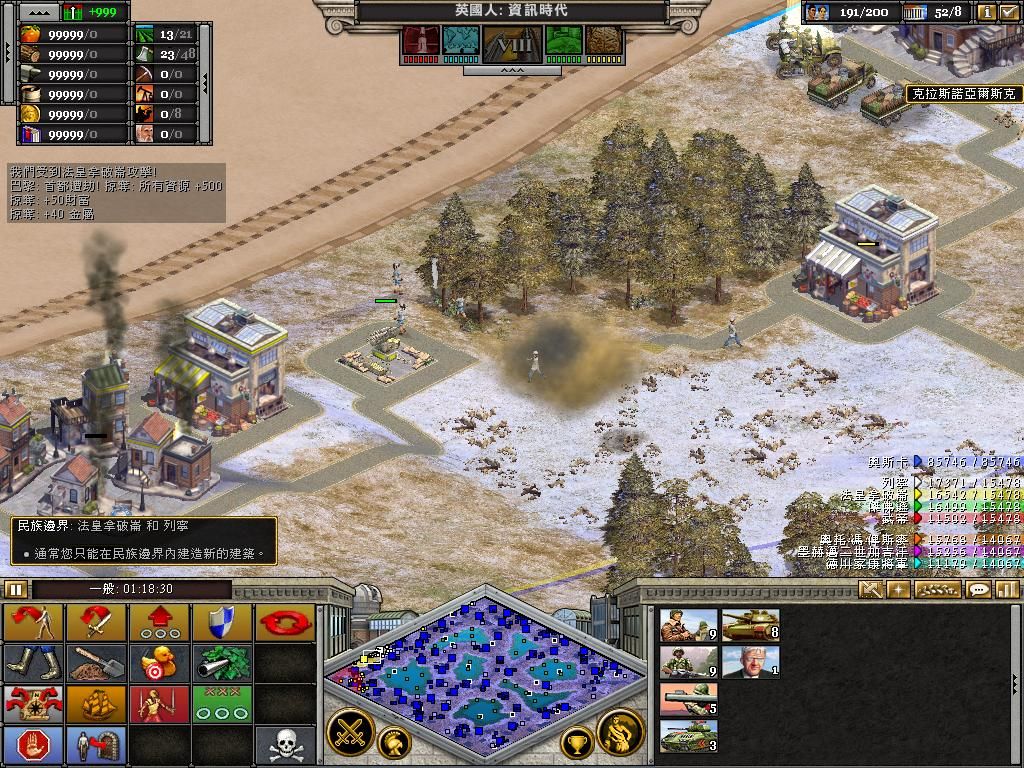Image resolution: width=1024 pixels, height=768 pixels.
Task: Open the chat speech bubble button
Action: (979, 589)
